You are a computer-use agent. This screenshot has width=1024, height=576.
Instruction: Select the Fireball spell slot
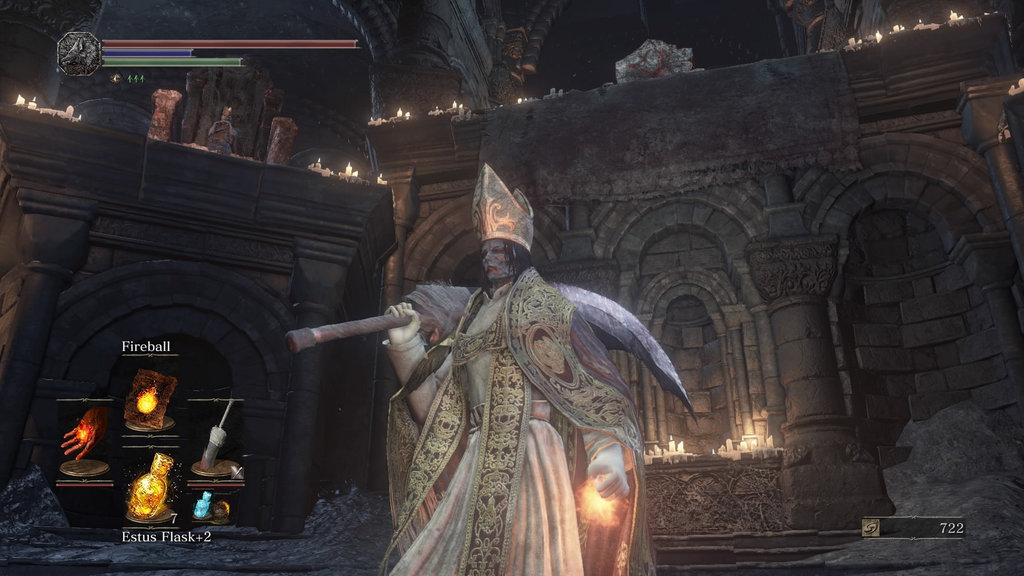pyautogui.click(x=149, y=400)
